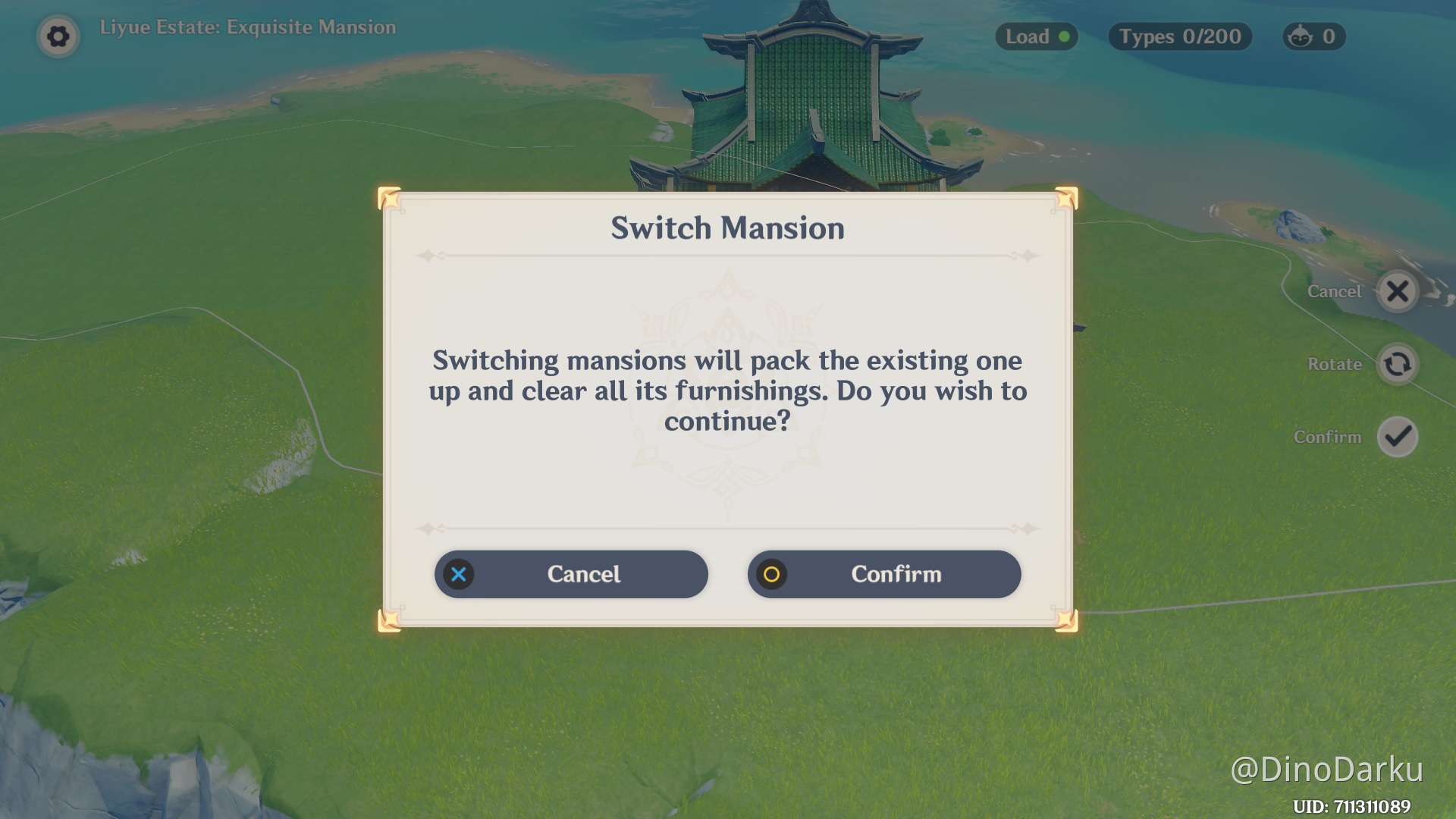Click the Cancel X icon on right panel
Viewport: 1456px width, 819px height.
pos(1398,292)
